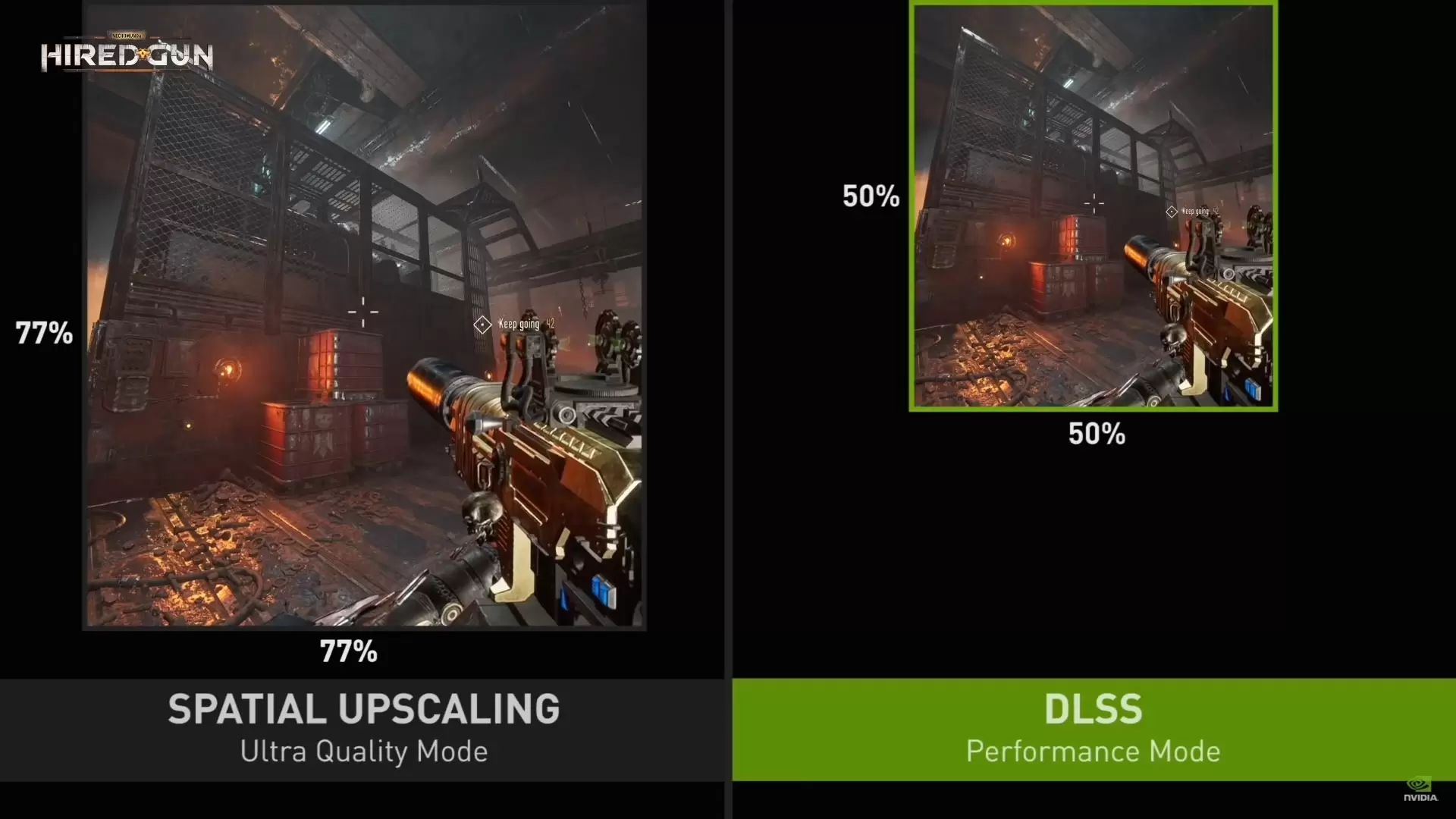Select the Keep going objective marker in the DLSS image
Screen dimensions: 1456x819
[x=1172, y=212]
